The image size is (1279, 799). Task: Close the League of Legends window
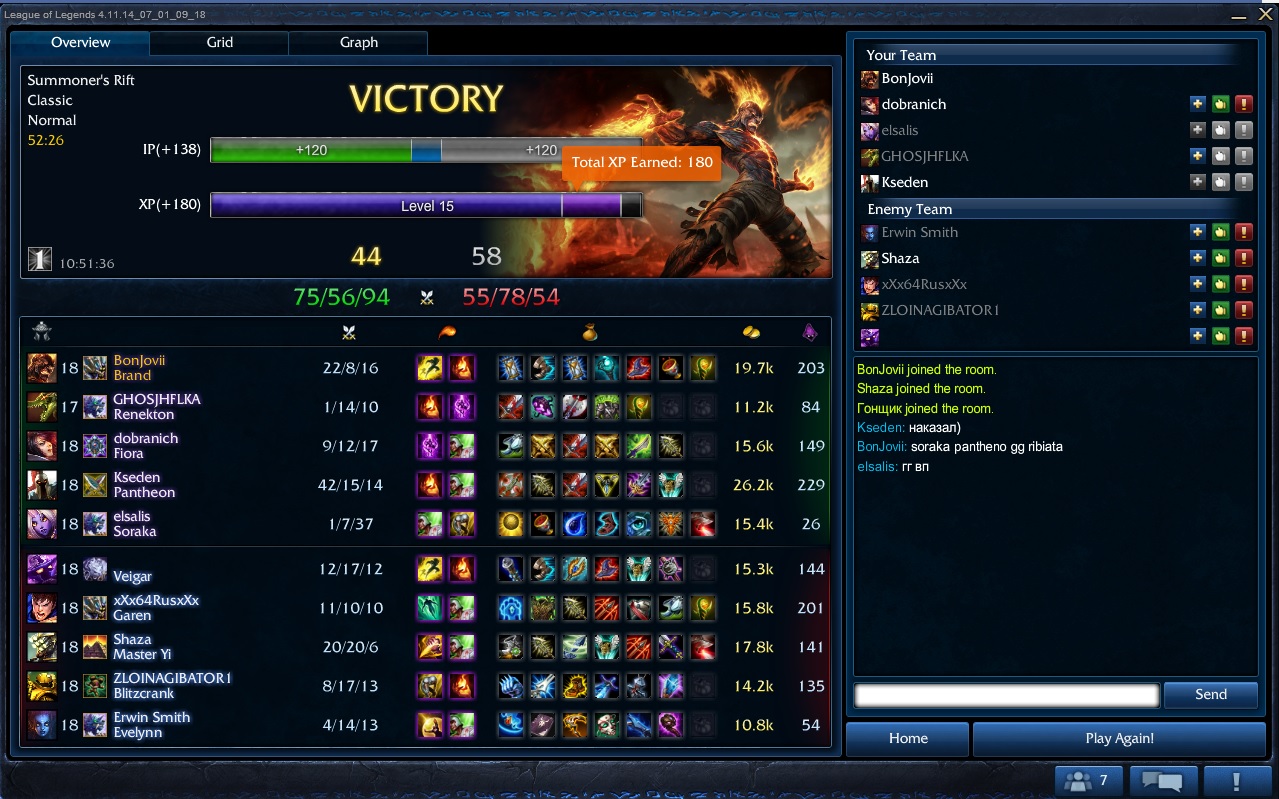1264,13
